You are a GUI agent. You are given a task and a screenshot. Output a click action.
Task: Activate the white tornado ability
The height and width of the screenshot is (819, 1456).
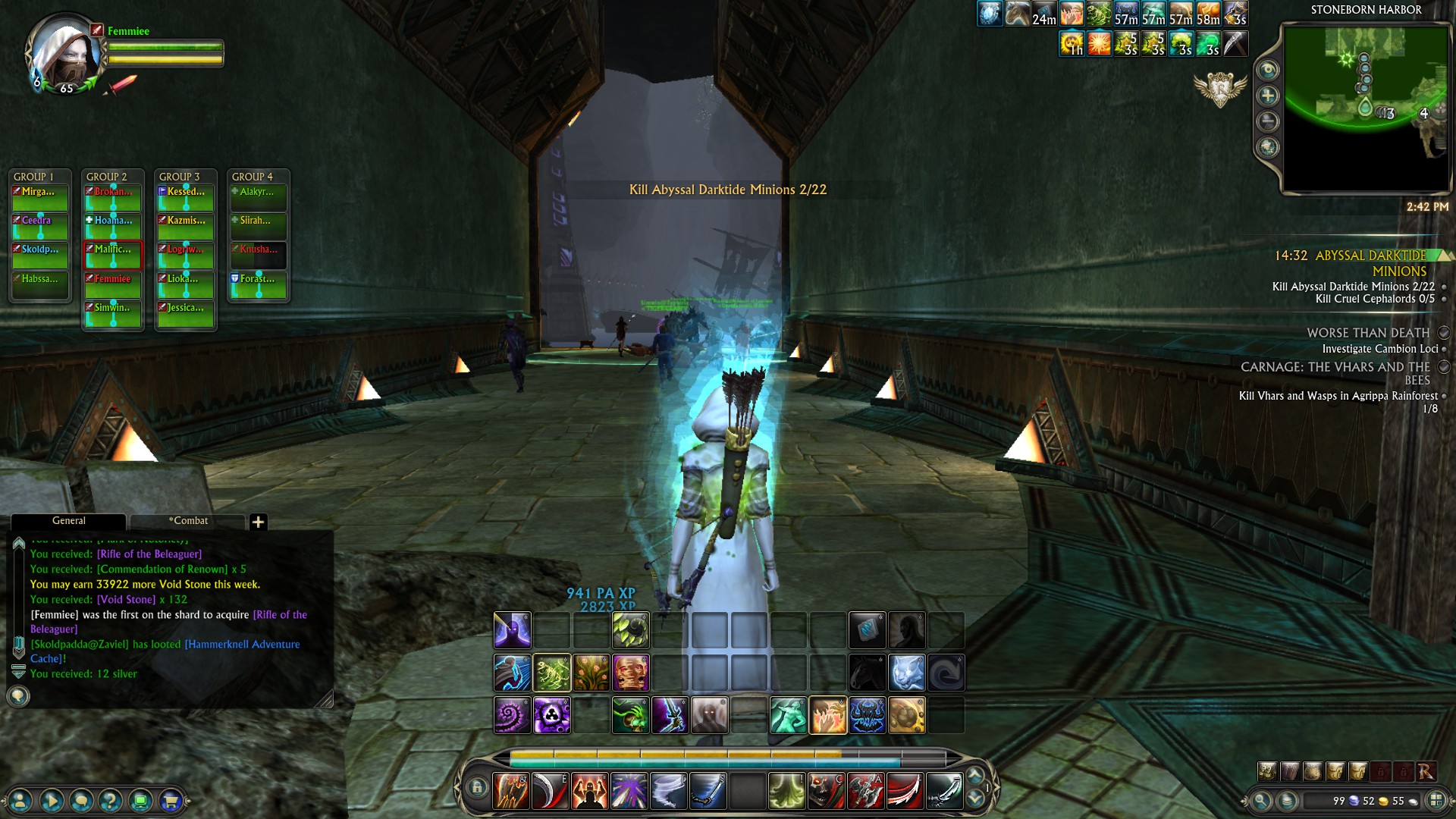[668, 791]
